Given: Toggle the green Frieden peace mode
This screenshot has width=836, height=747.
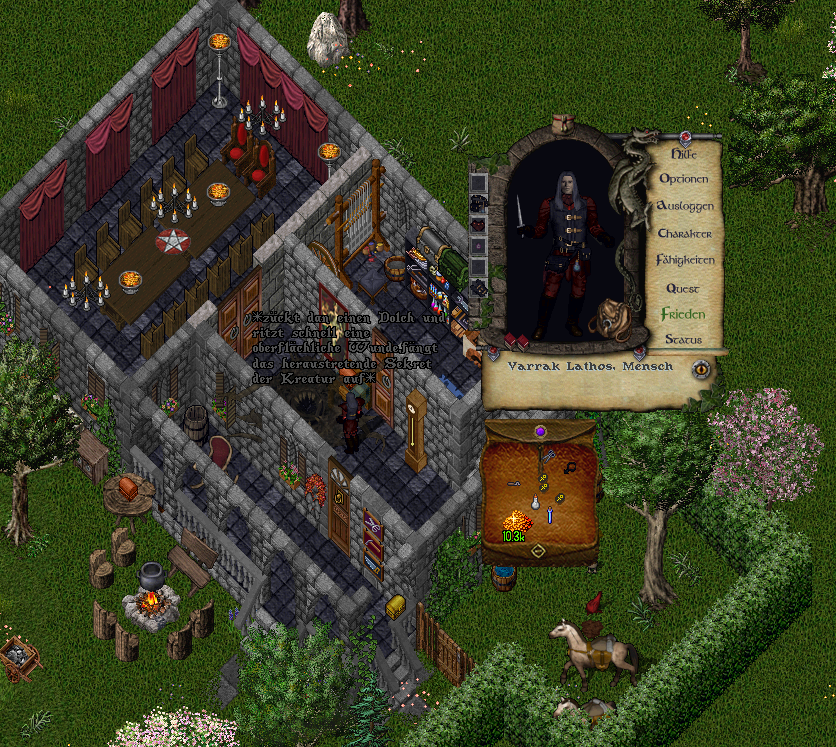Looking at the screenshot, I should click(x=684, y=314).
